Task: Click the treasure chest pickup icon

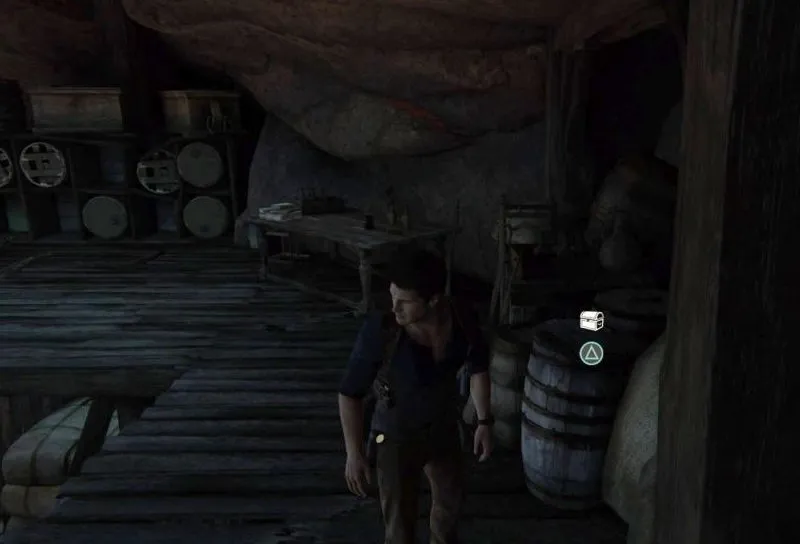Action: coord(591,321)
